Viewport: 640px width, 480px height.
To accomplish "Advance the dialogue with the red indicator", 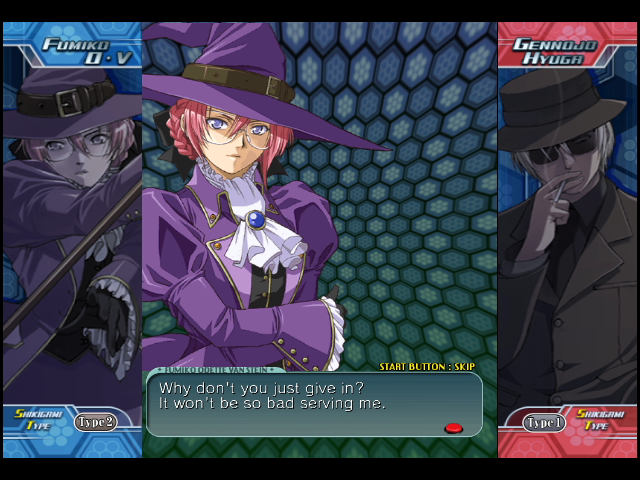I will pyautogui.click(x=454, y=428).
